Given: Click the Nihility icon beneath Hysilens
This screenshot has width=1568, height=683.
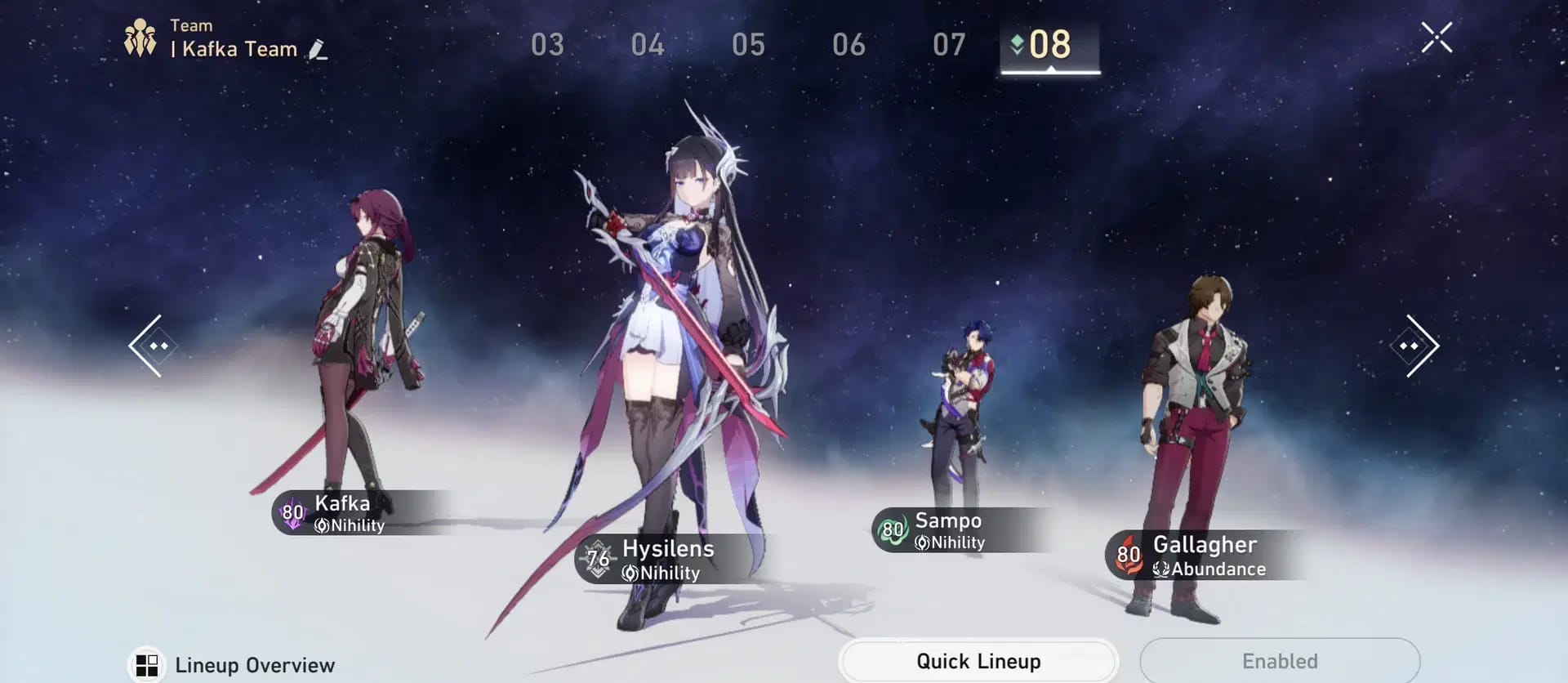Looking at the screenshot, I should (x=629, y=573).
